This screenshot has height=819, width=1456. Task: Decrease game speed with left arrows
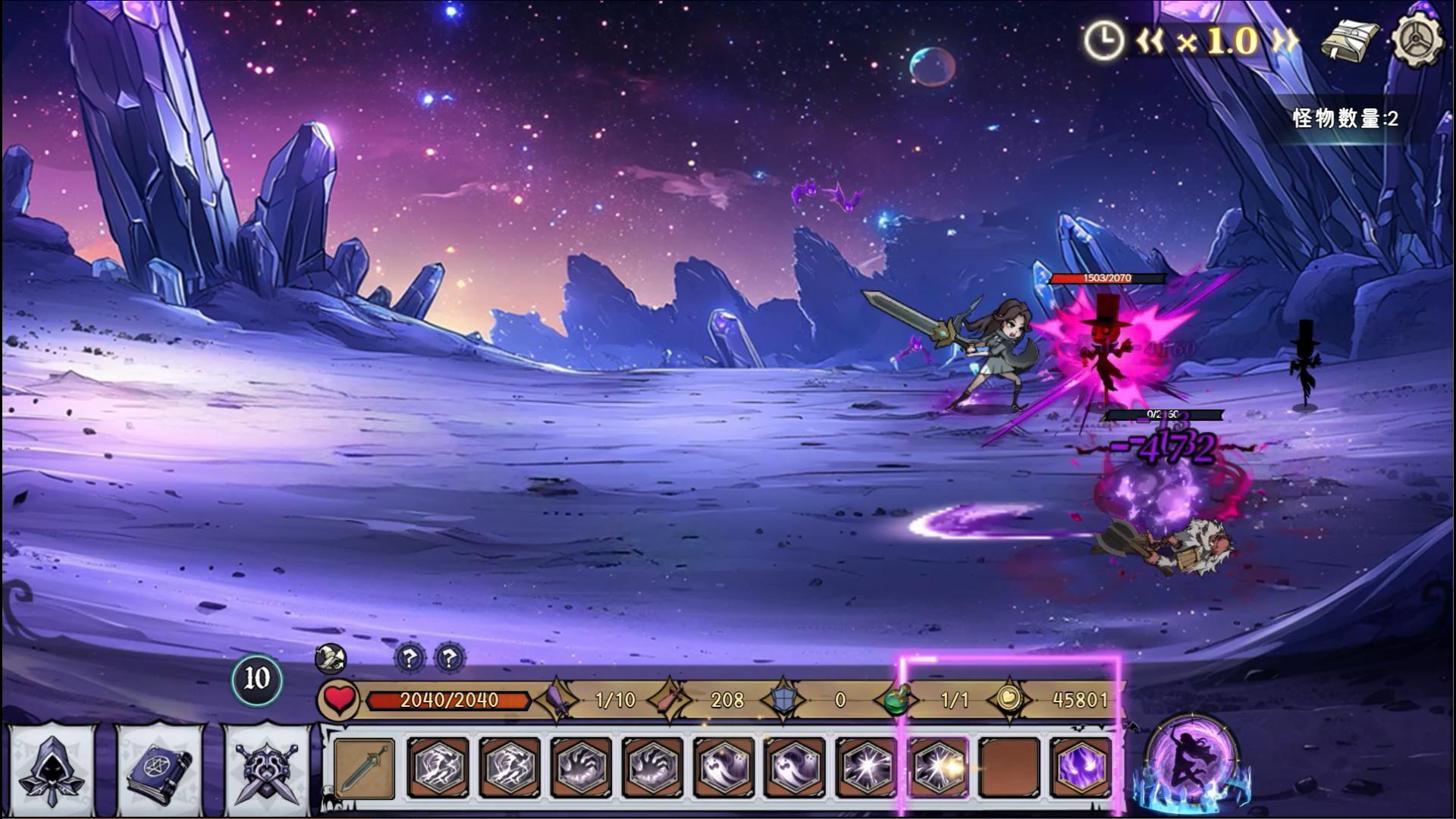pos(1150,41)
